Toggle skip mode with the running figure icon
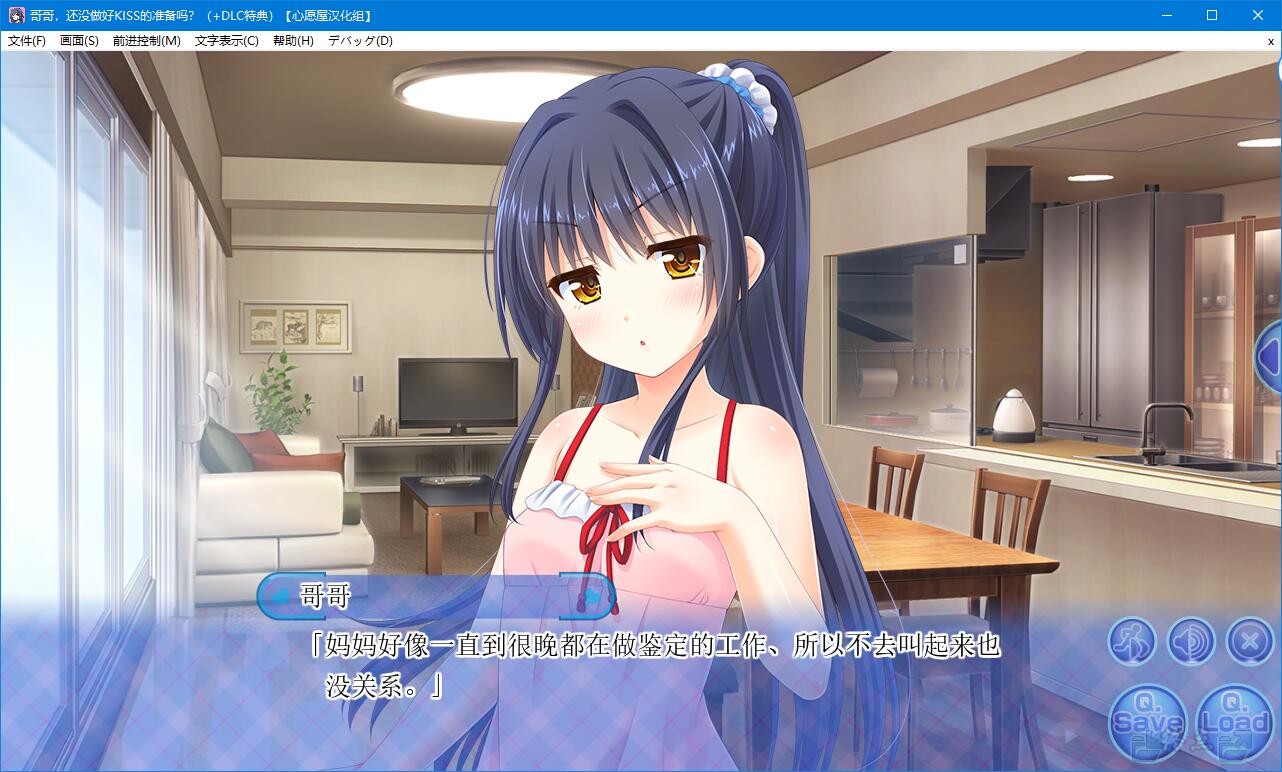This screenshot has width=1282, height=772. click(1131, 641)
